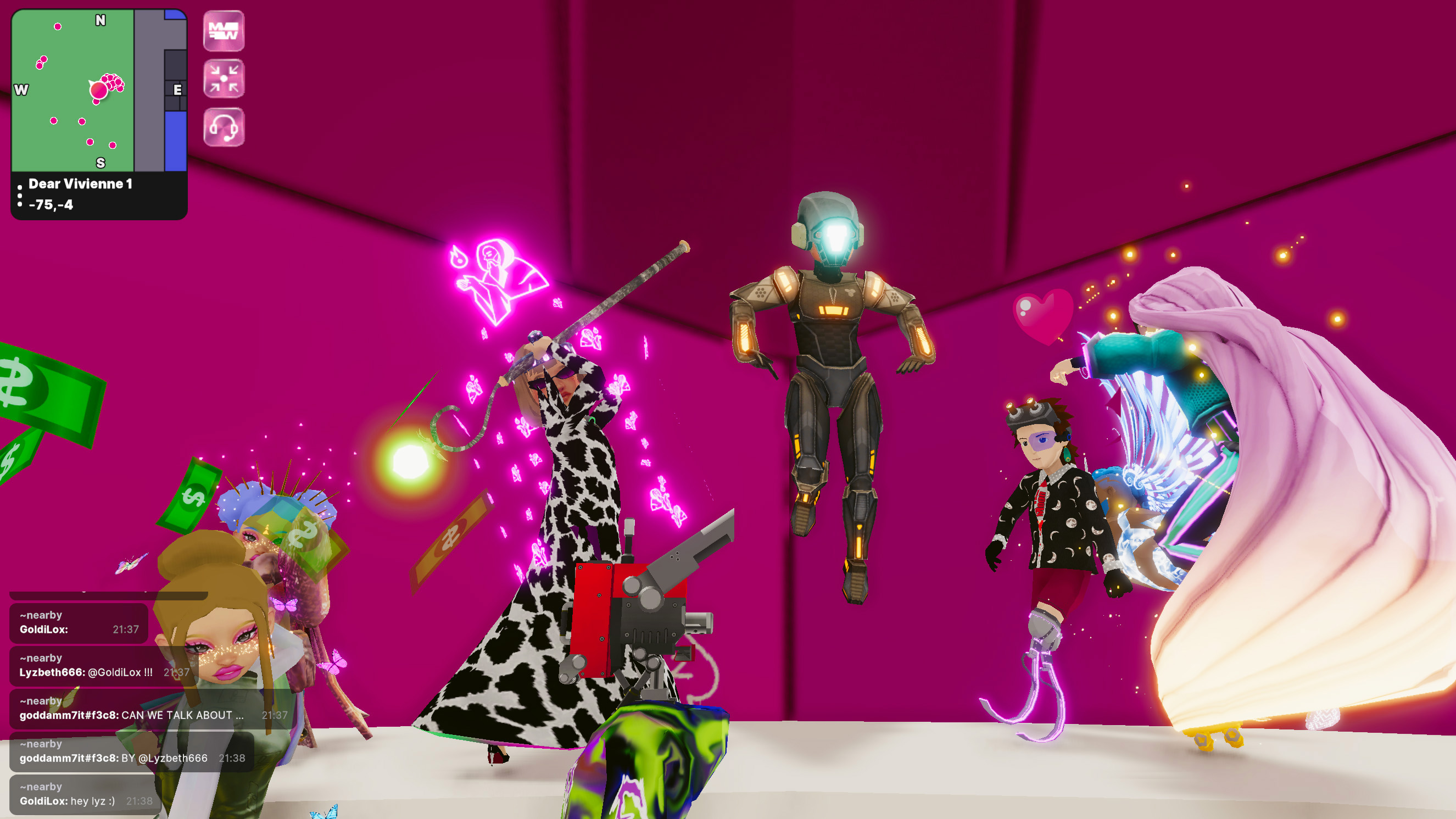Activate the inward-arrows center button
The image size is (1456, 819).
(224, 79)
